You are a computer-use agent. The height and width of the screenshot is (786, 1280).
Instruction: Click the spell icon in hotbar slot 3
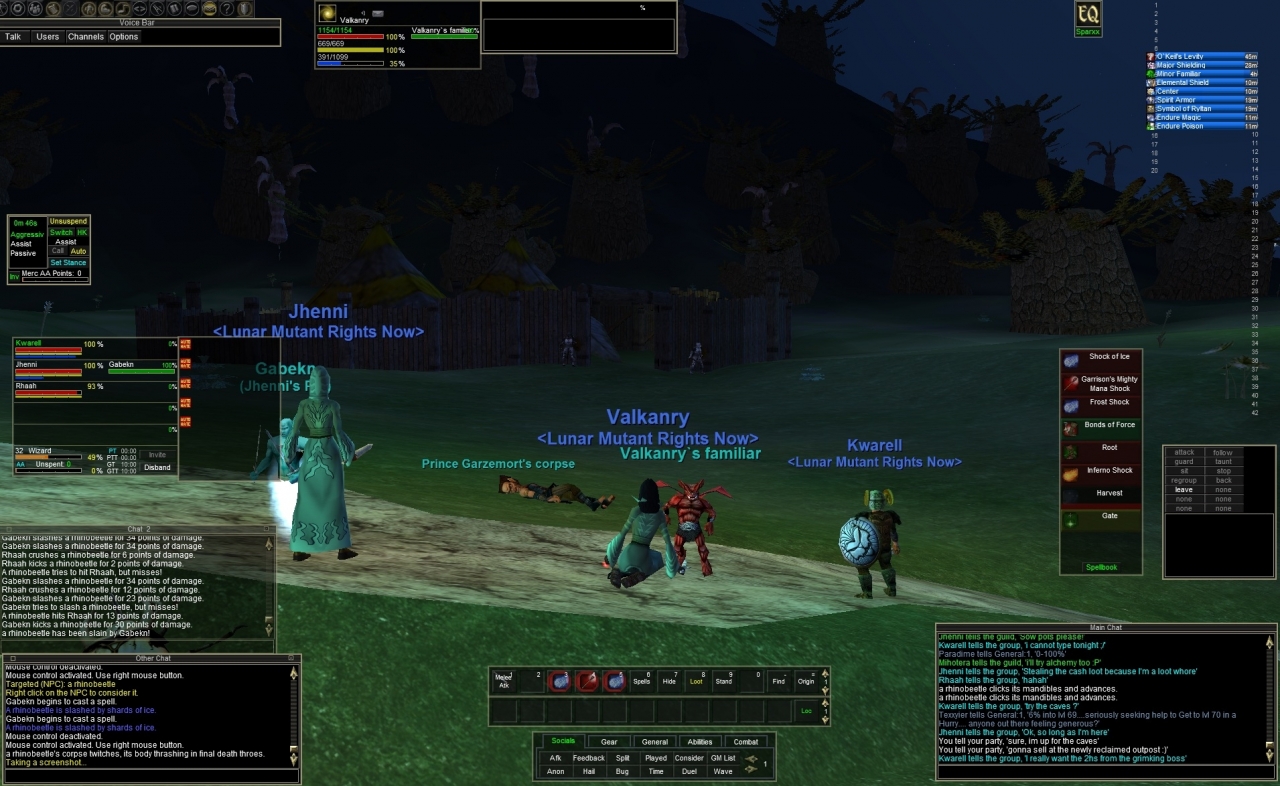[x=559, y=681]
